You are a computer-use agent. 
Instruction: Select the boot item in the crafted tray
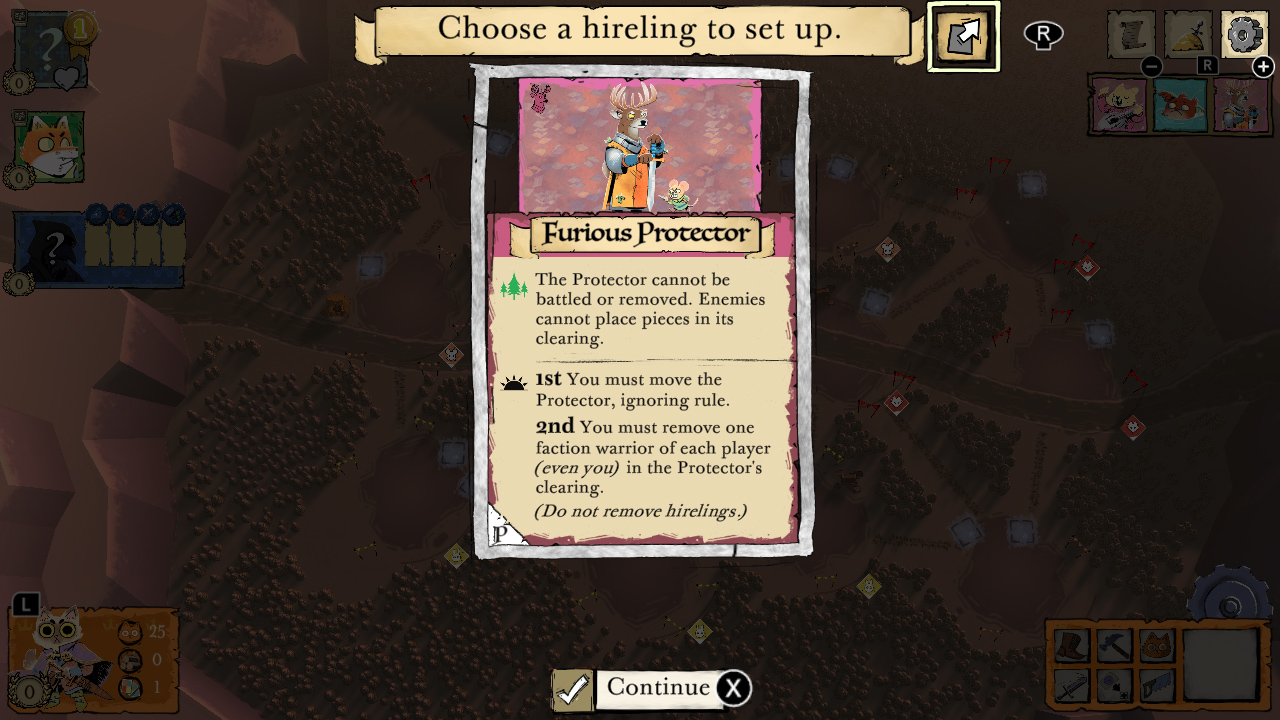click(x=1072, y=645)
